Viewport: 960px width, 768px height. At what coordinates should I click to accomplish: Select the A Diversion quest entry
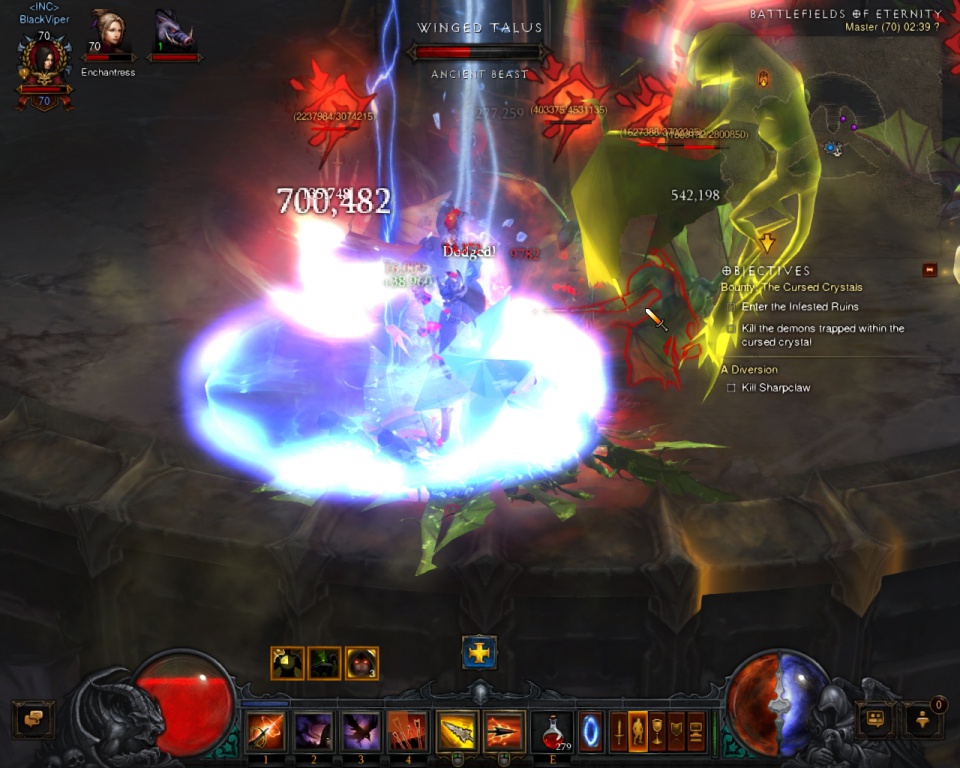[749, 369]
